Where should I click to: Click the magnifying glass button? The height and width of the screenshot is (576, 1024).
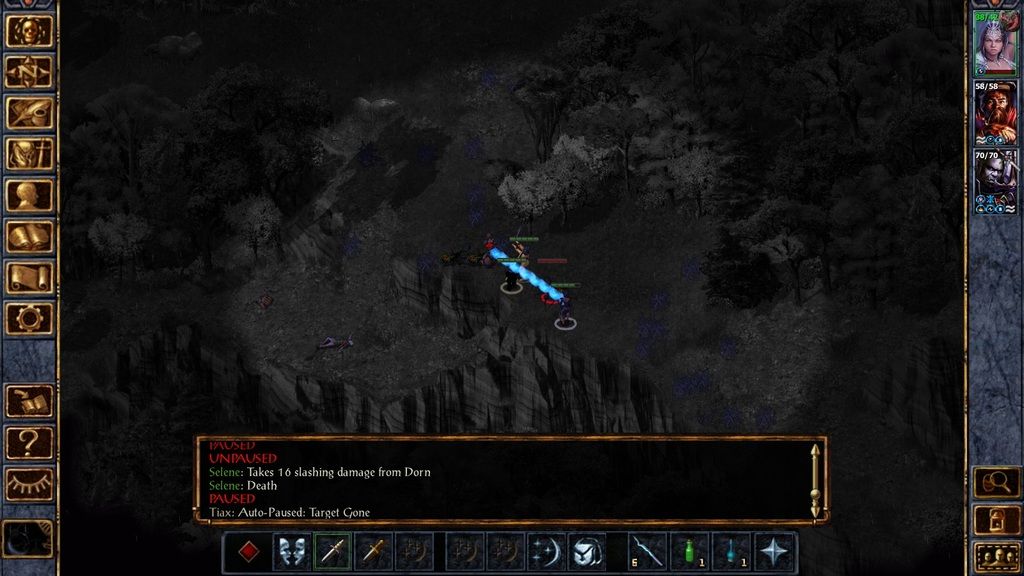[996, 482]
